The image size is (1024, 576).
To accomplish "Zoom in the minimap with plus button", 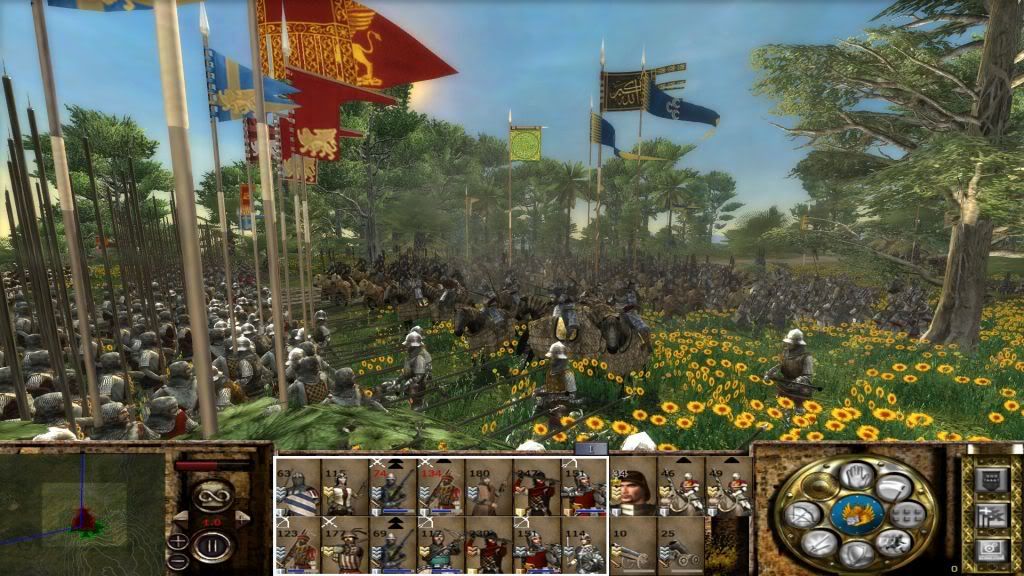I will tap(178, 542).
